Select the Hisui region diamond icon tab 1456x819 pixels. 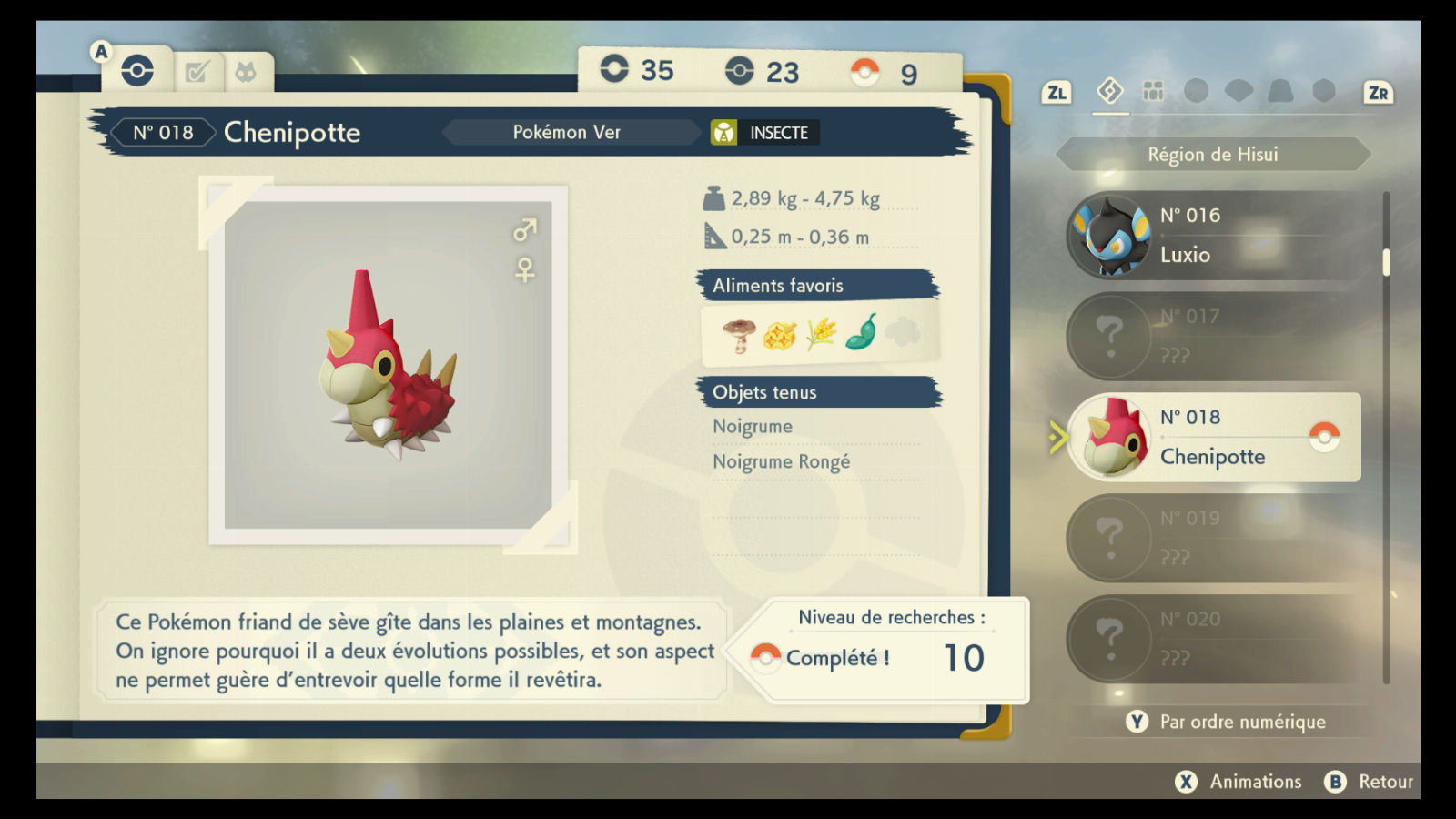pos(1109,91)
